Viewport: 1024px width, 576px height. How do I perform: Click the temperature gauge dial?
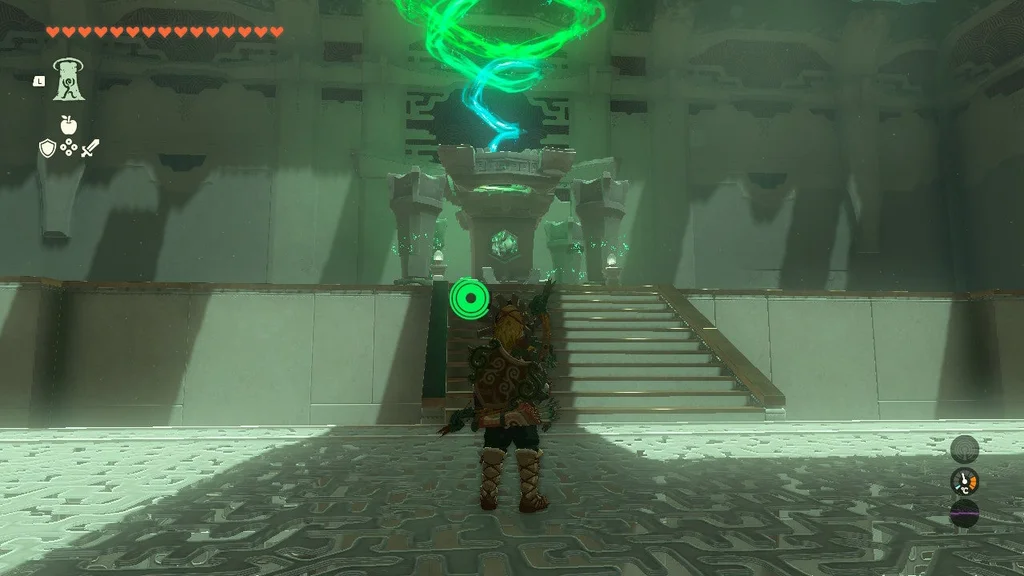point(964,482)
